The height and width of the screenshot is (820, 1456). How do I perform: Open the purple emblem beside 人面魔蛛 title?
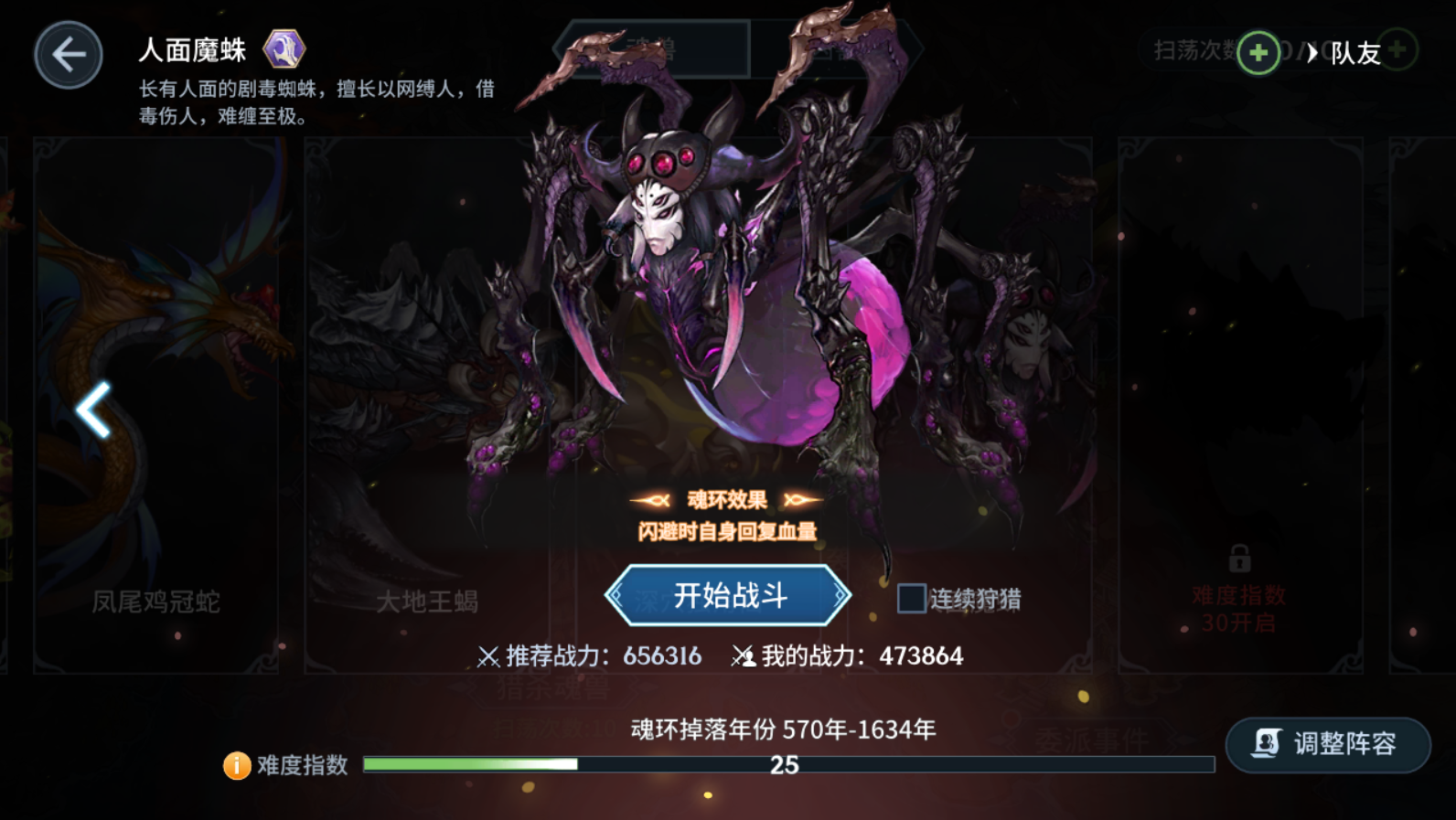285,50
